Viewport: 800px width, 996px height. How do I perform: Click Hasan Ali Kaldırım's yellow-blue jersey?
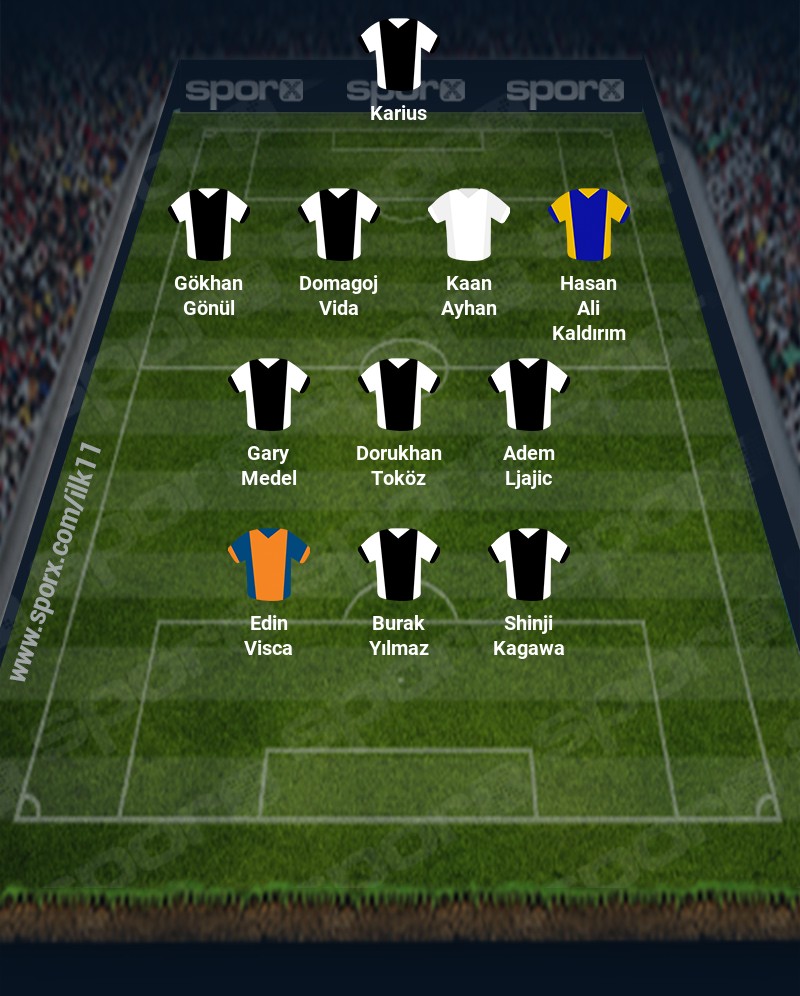point(589,224)
